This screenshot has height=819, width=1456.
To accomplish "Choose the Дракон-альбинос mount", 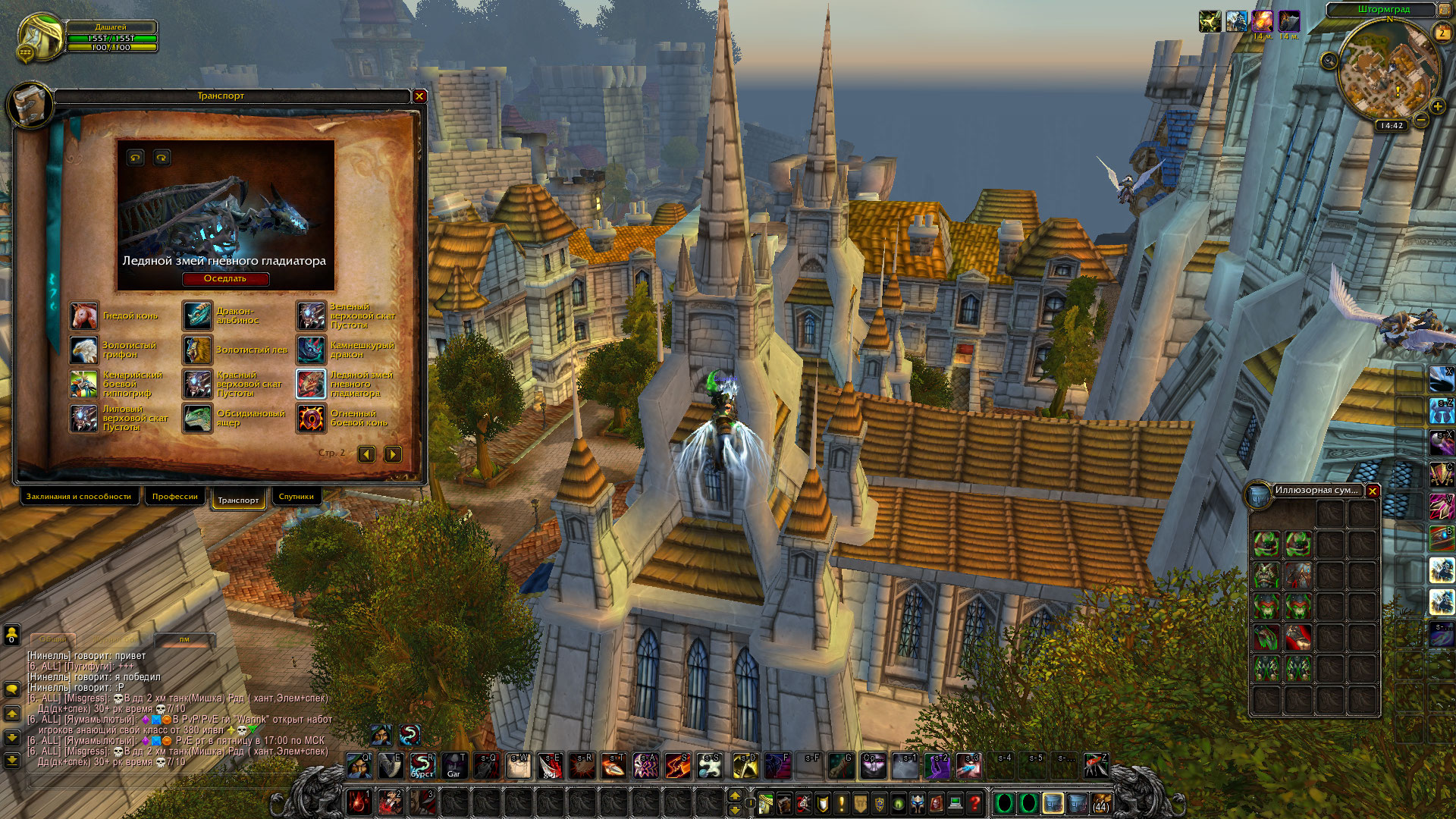I will [x=197, y=316].
